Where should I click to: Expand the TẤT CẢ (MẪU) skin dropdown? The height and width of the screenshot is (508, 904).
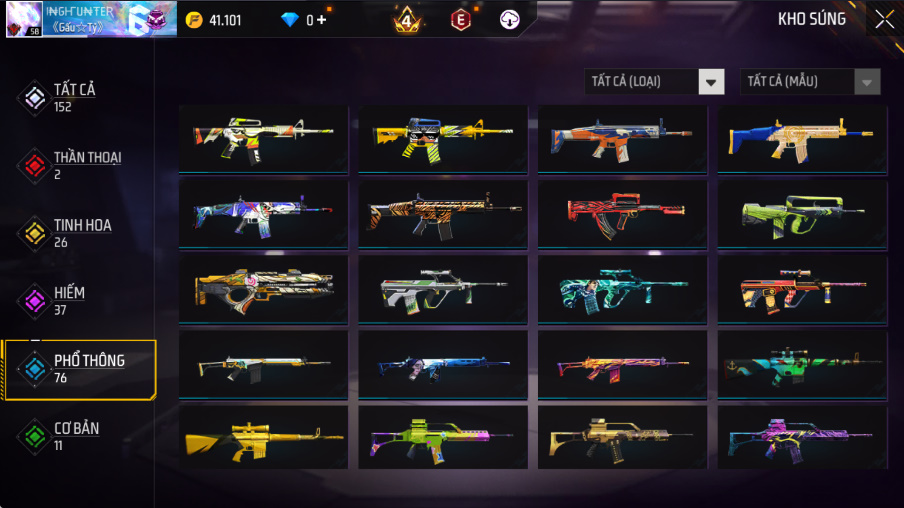pos(810,82)
